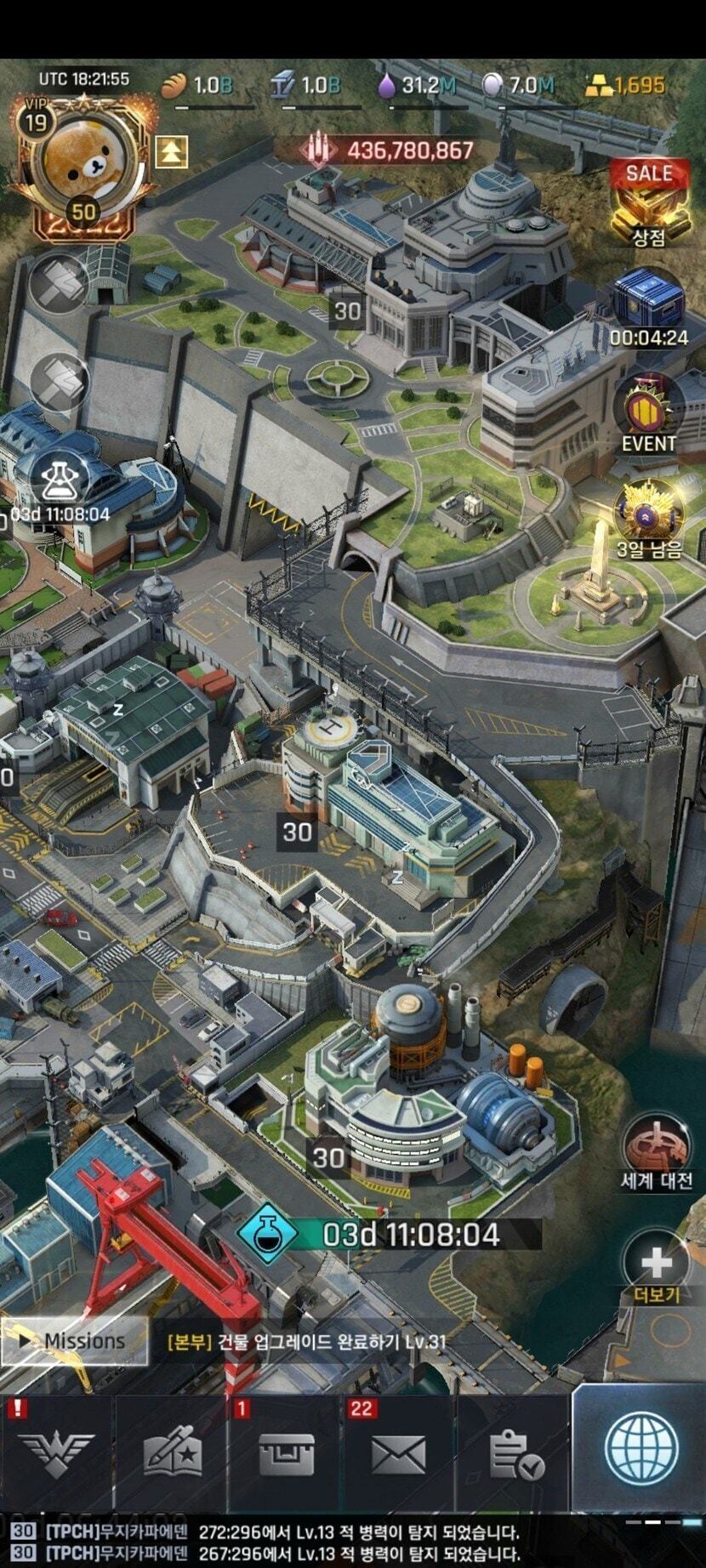Select the upper hammer build queue slot
706x1568 pixels.
pos(60,282)
